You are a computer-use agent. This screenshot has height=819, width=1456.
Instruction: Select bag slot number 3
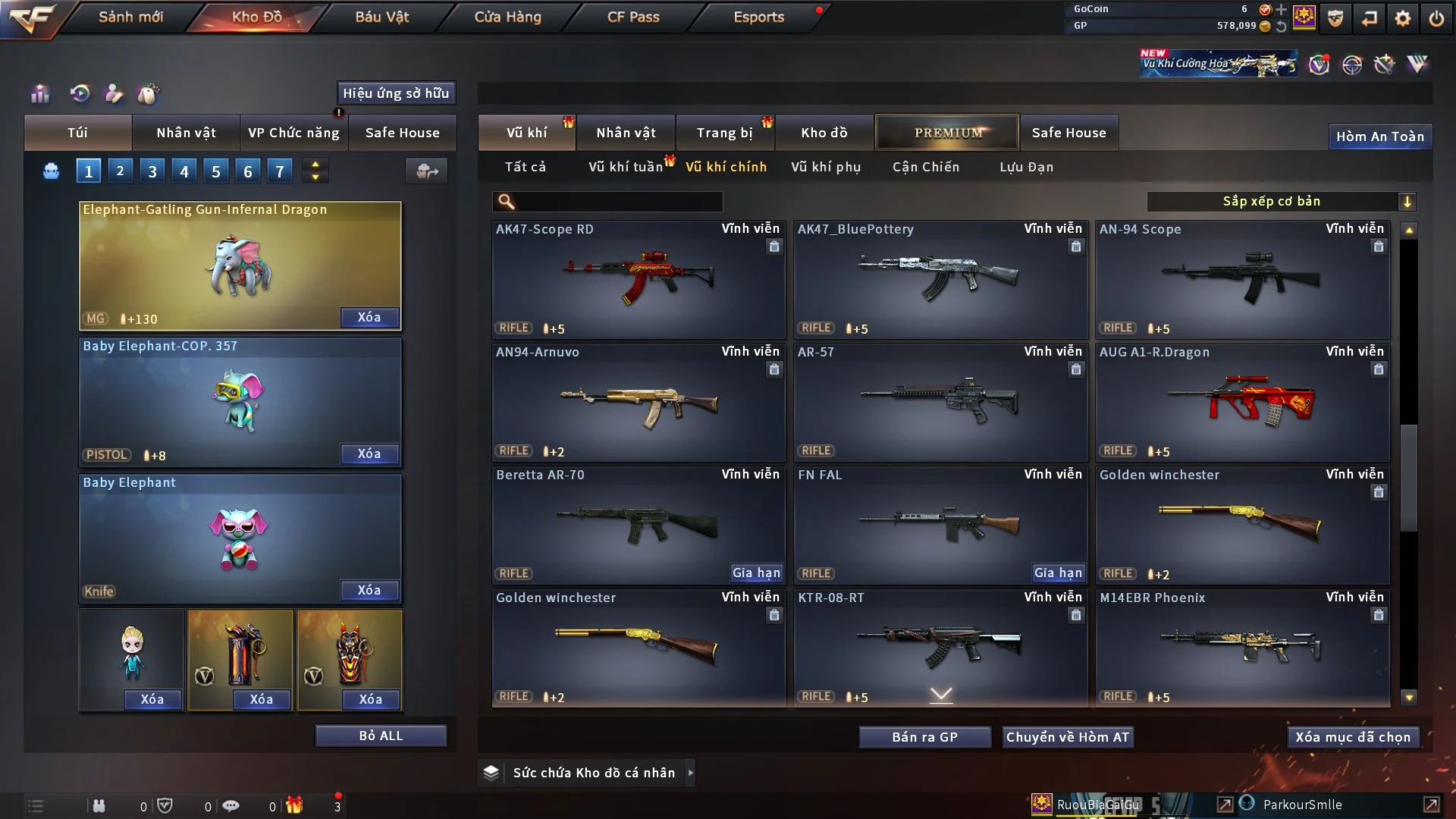click(152, 171)
